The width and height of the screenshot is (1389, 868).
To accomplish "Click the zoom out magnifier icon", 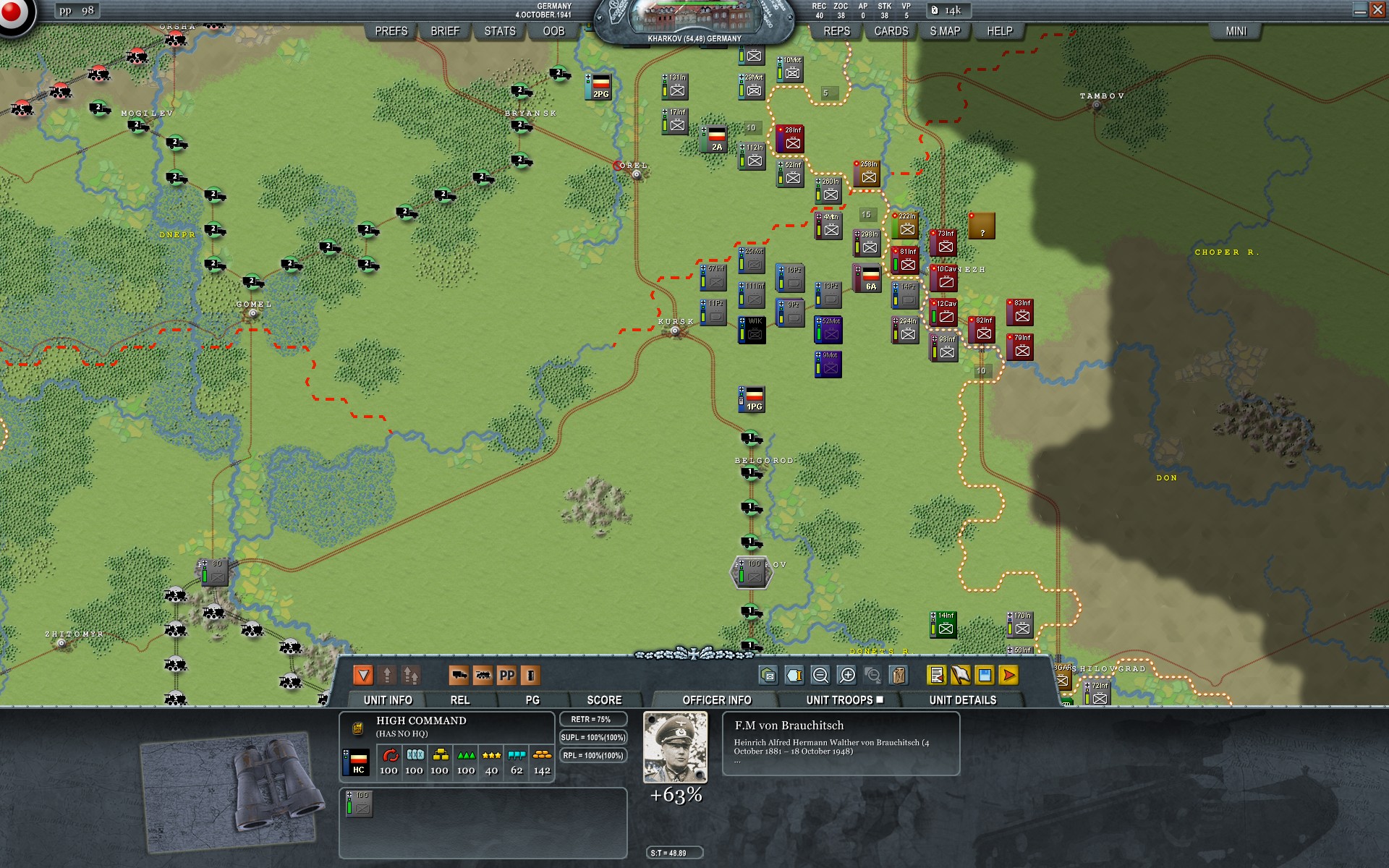I will 820,675.
